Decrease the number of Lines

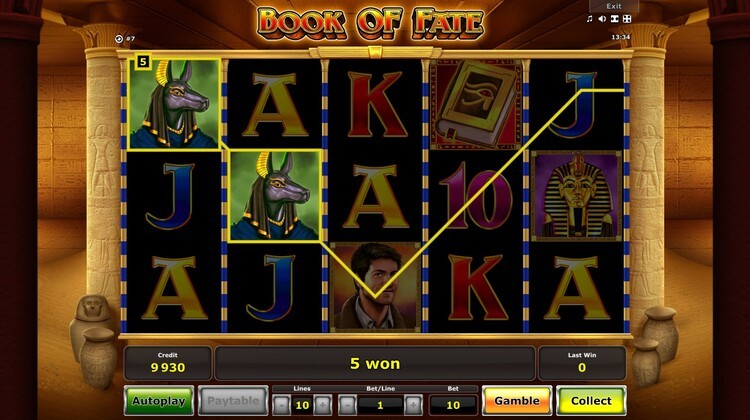(282, 404)
